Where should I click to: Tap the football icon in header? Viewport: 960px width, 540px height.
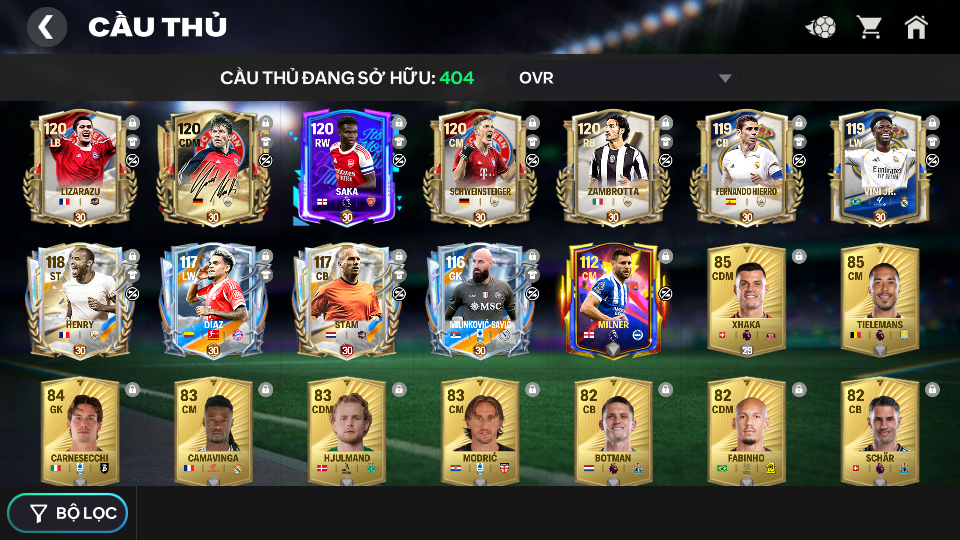click(x=821, y=27)
